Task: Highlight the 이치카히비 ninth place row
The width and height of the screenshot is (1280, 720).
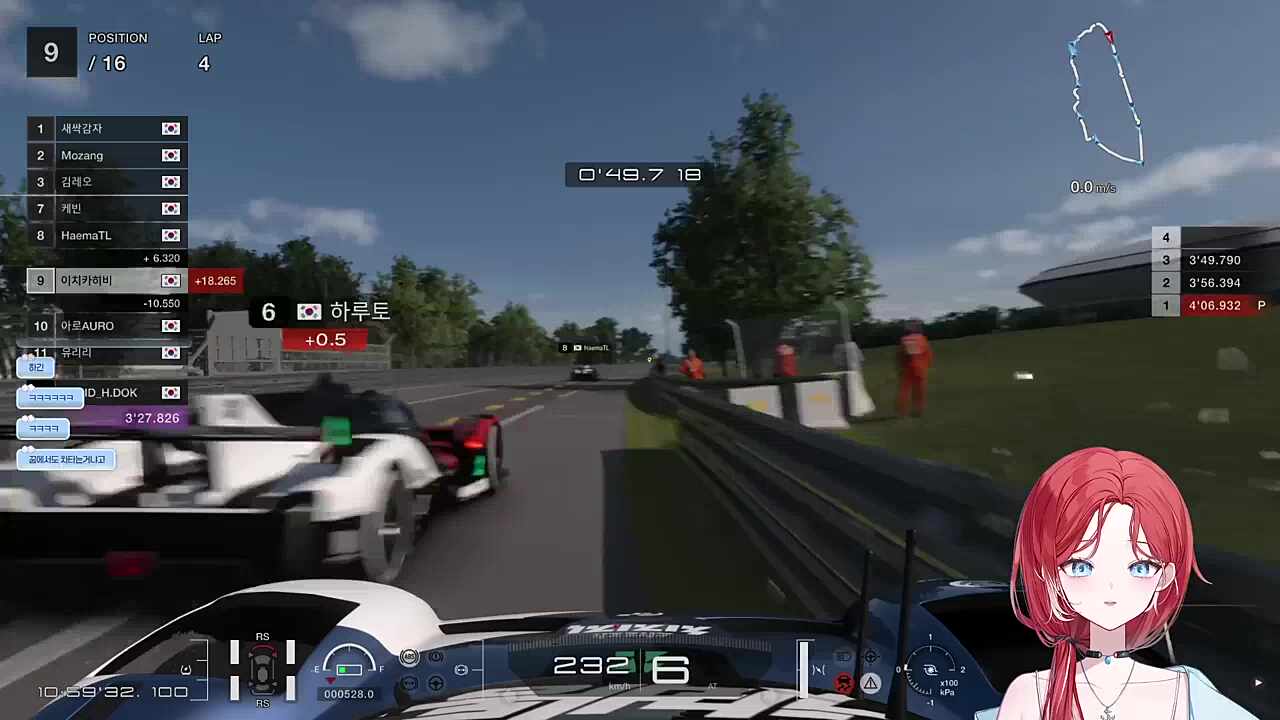Action: coord(107,281)
